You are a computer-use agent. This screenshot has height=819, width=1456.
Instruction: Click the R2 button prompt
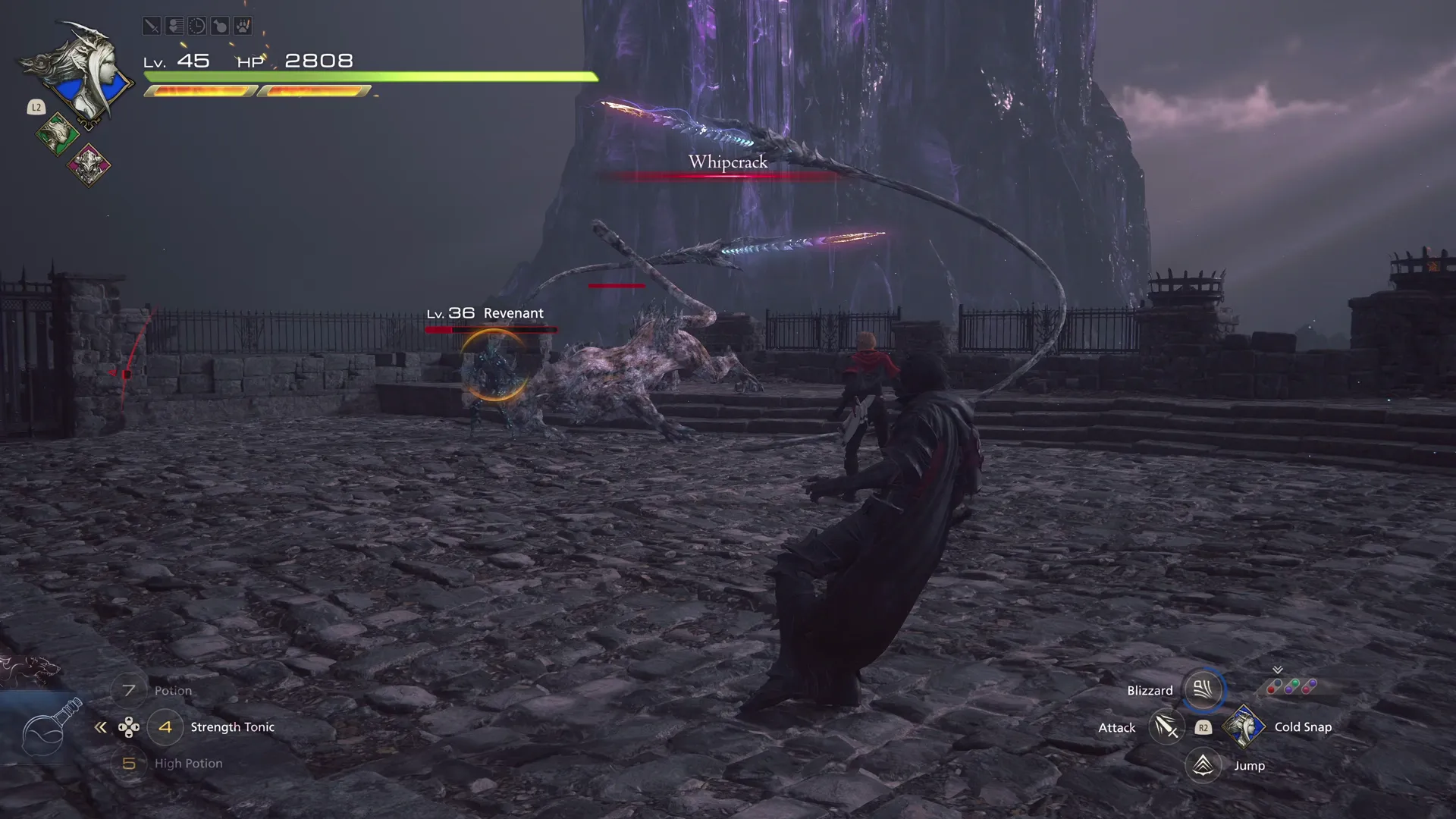coord(1203,727)
